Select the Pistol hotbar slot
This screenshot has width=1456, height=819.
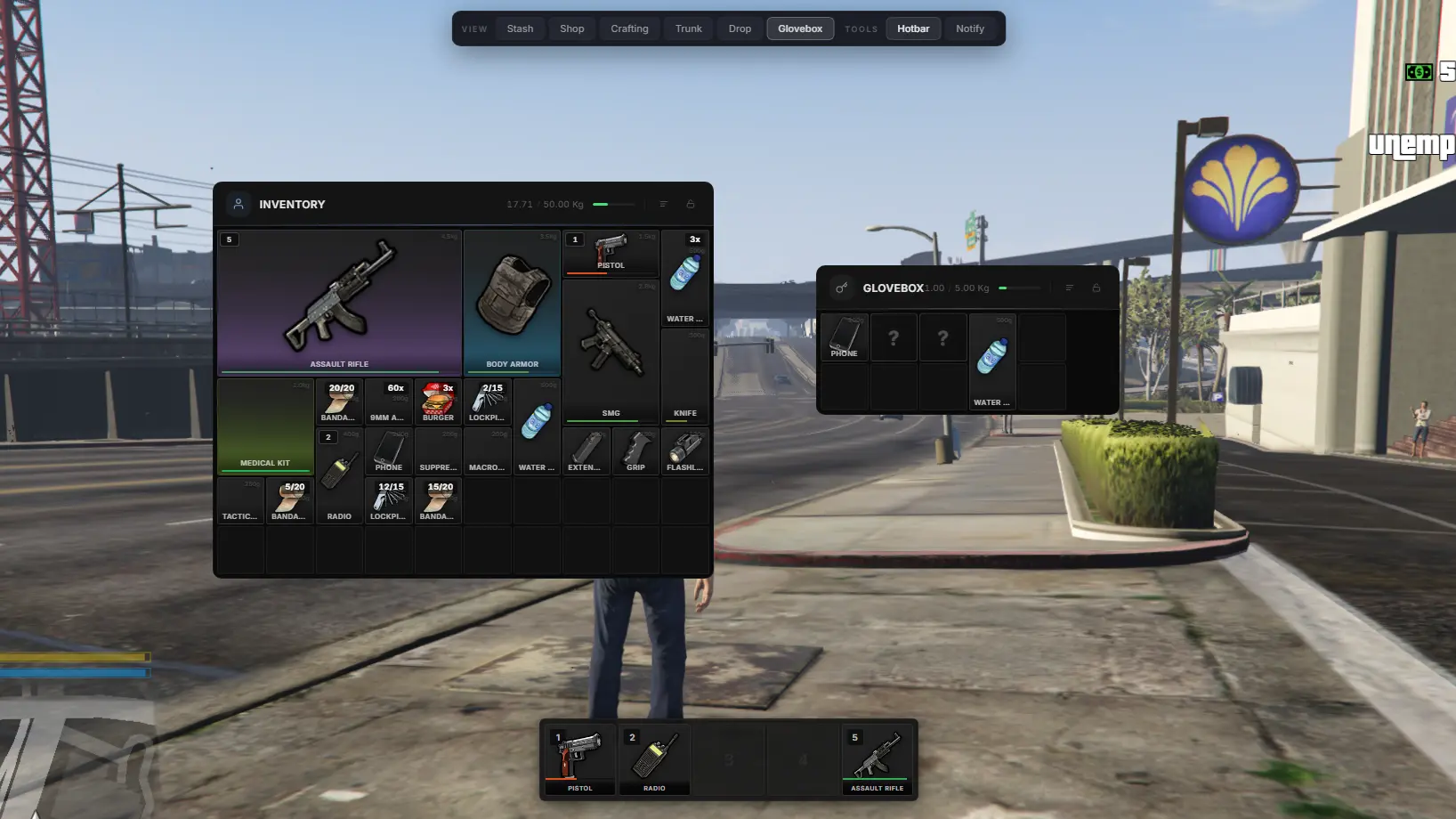tap(579, 759)
